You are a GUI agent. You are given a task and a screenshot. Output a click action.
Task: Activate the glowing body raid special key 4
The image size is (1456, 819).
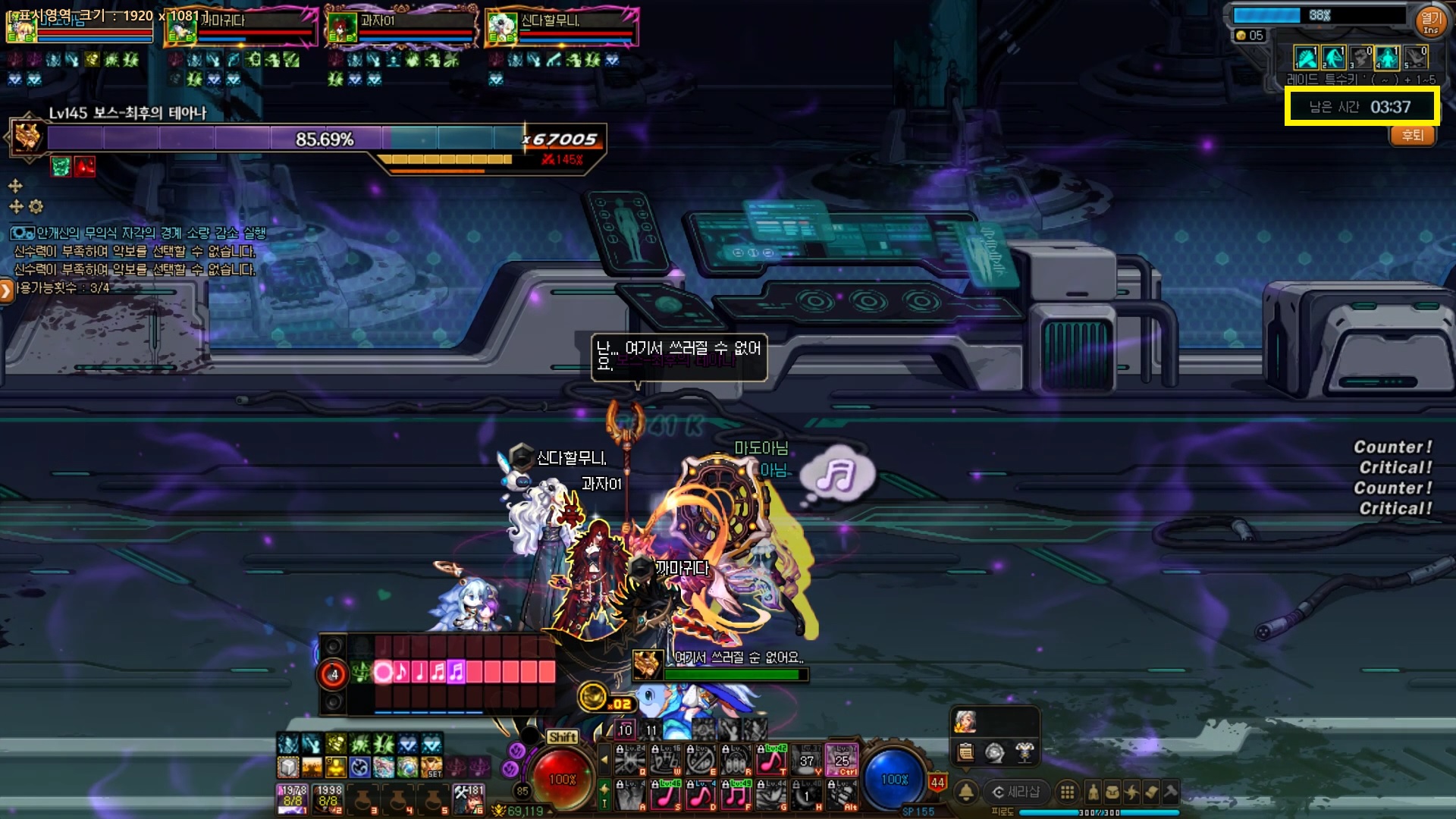tap(1387, 58)
